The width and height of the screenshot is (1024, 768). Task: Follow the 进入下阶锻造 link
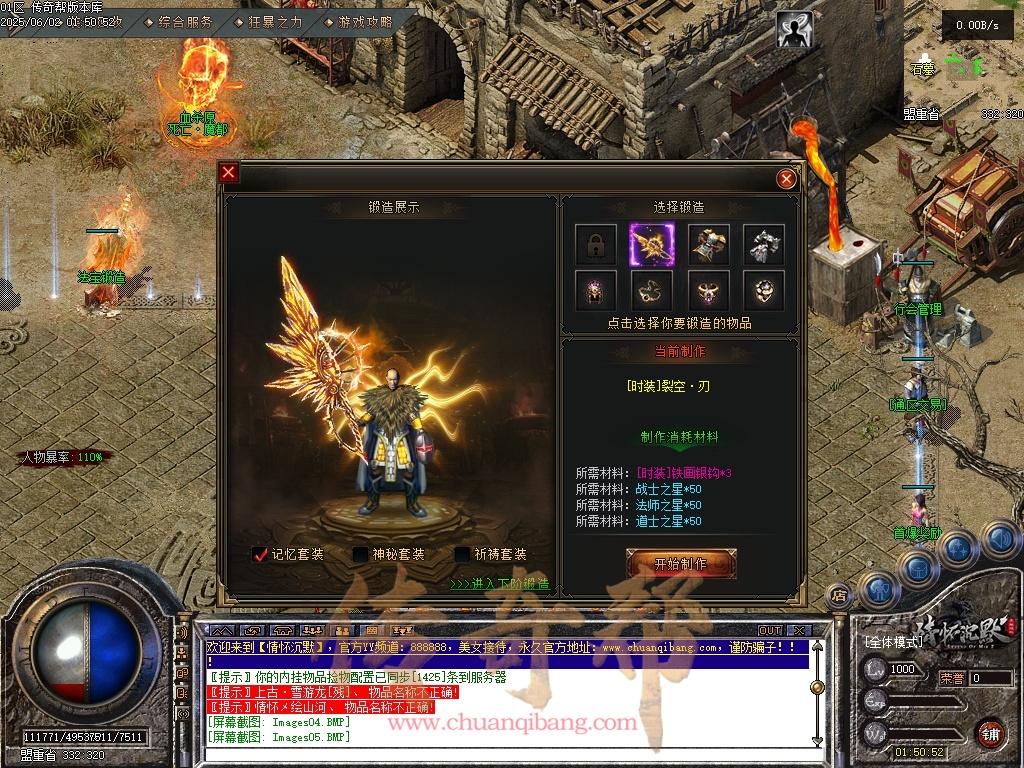(499, 584)
